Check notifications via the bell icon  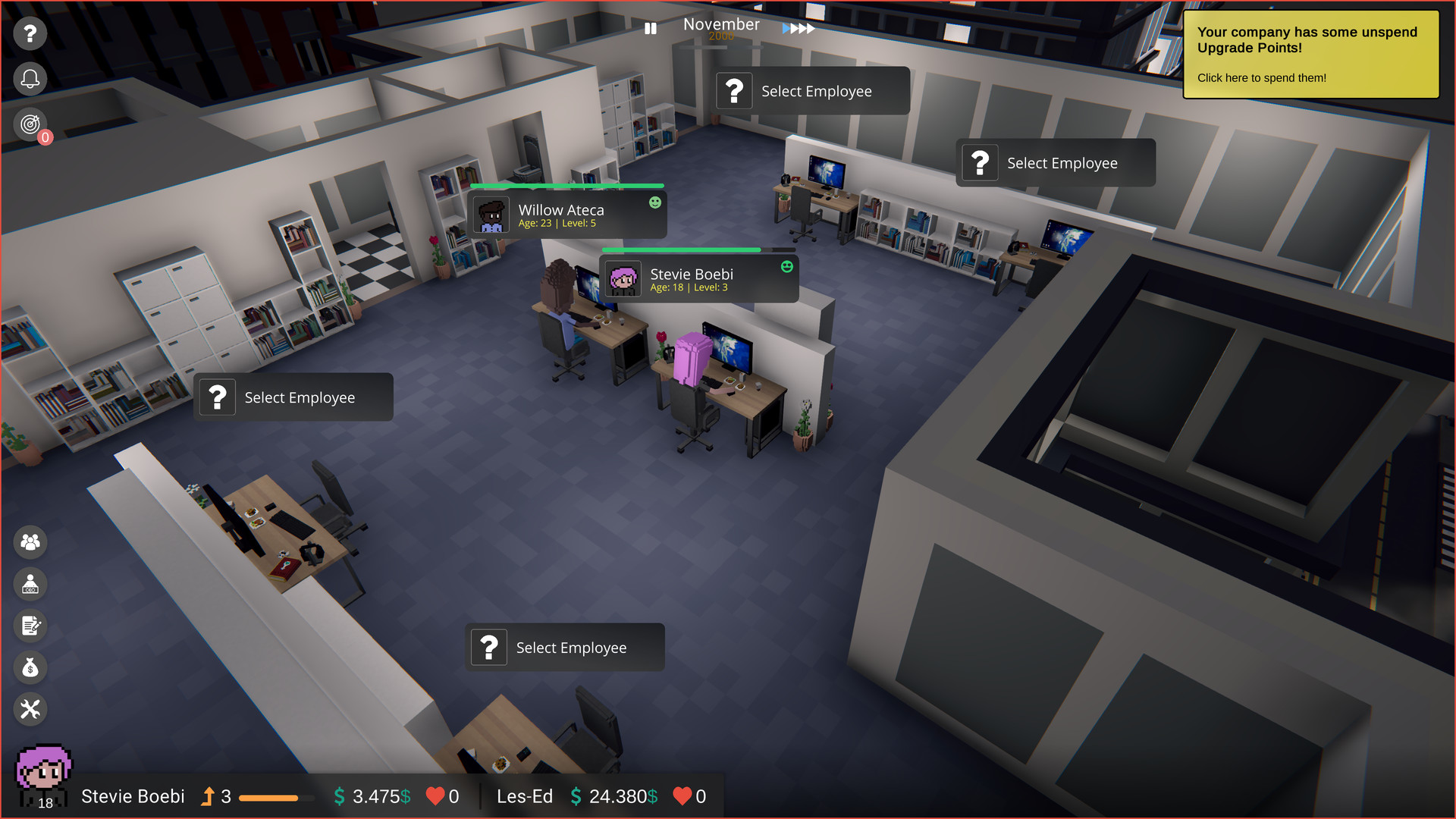pyautogui.click(x=30, y=79)
